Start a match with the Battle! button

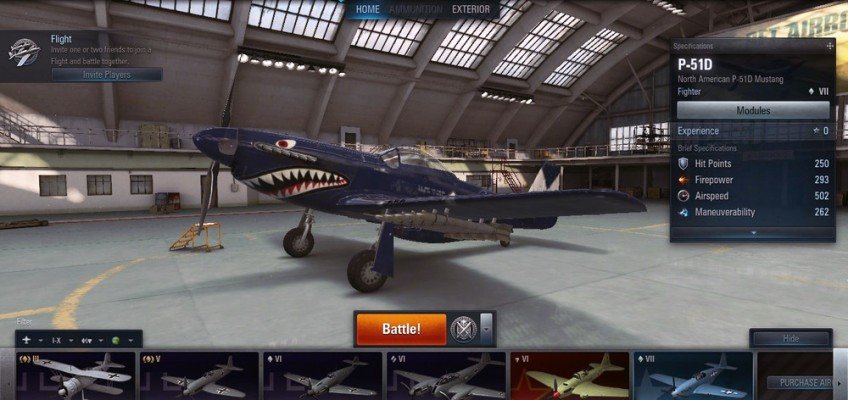400,328
